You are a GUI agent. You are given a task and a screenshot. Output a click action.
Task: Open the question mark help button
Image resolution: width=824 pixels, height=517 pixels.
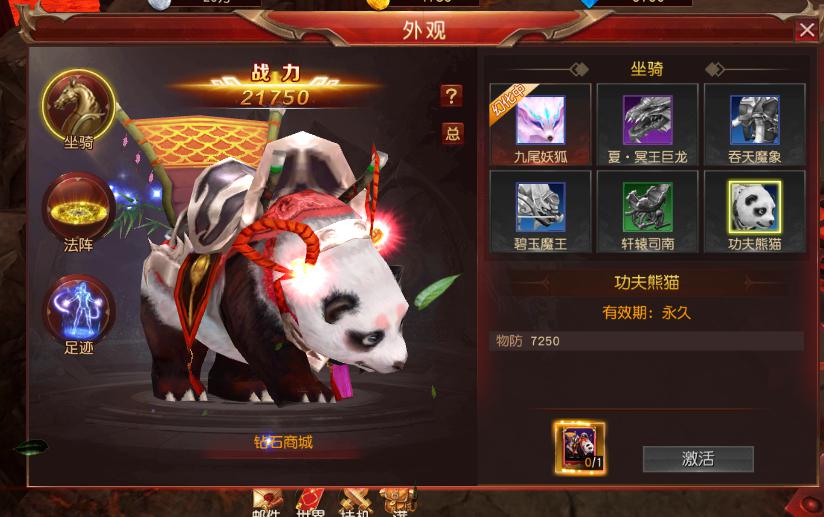[452, 96]
